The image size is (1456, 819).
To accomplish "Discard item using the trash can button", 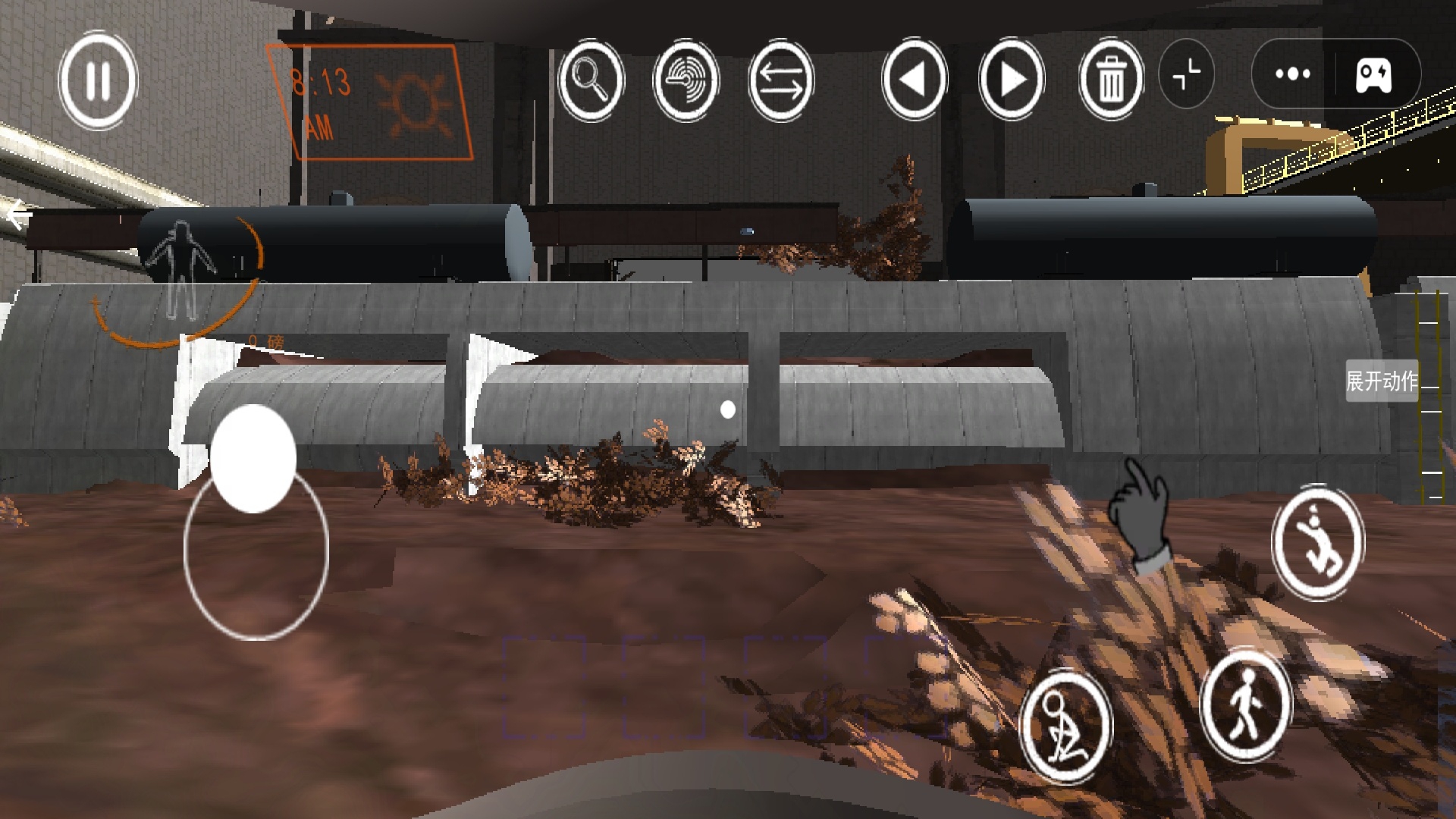I will (x=1111, y=80).
